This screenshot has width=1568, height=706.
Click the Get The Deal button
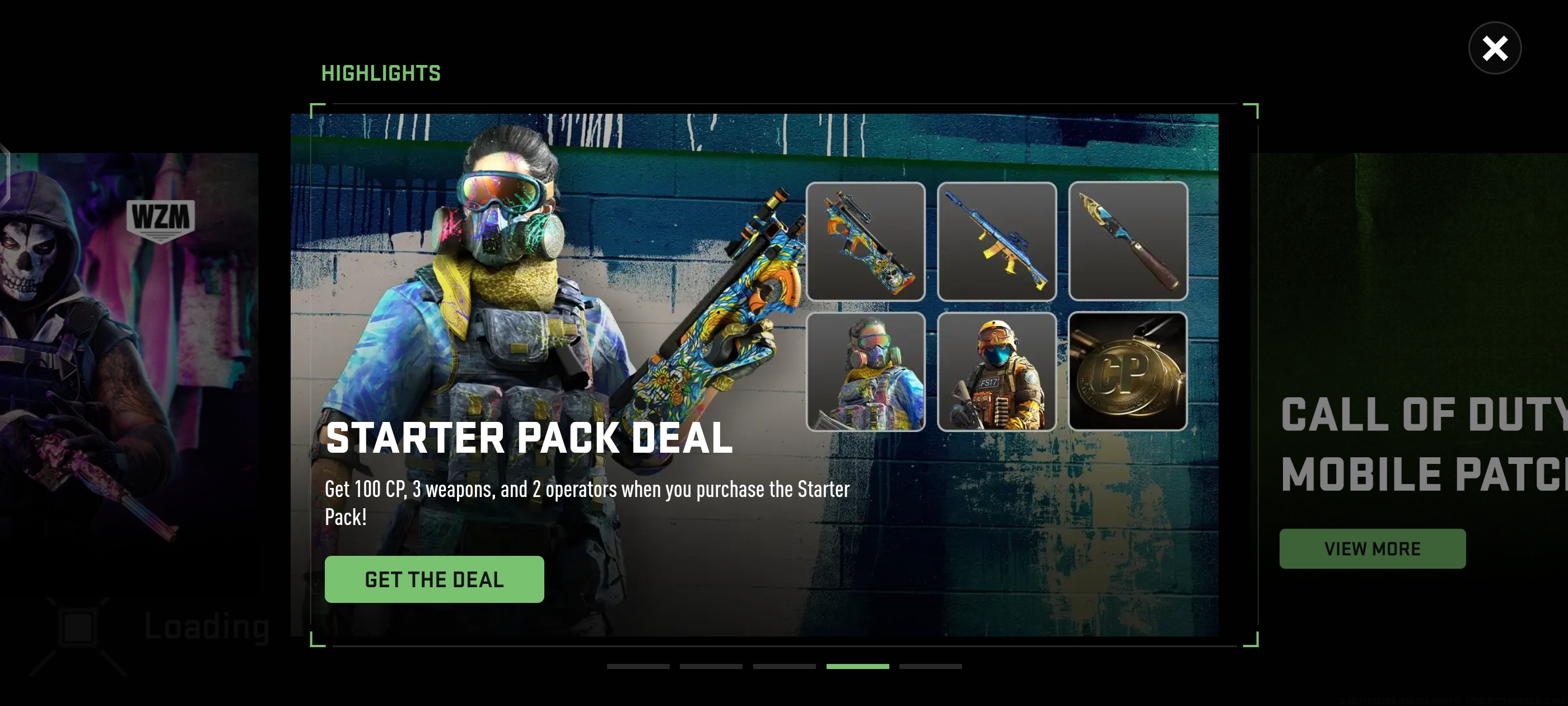434,579
